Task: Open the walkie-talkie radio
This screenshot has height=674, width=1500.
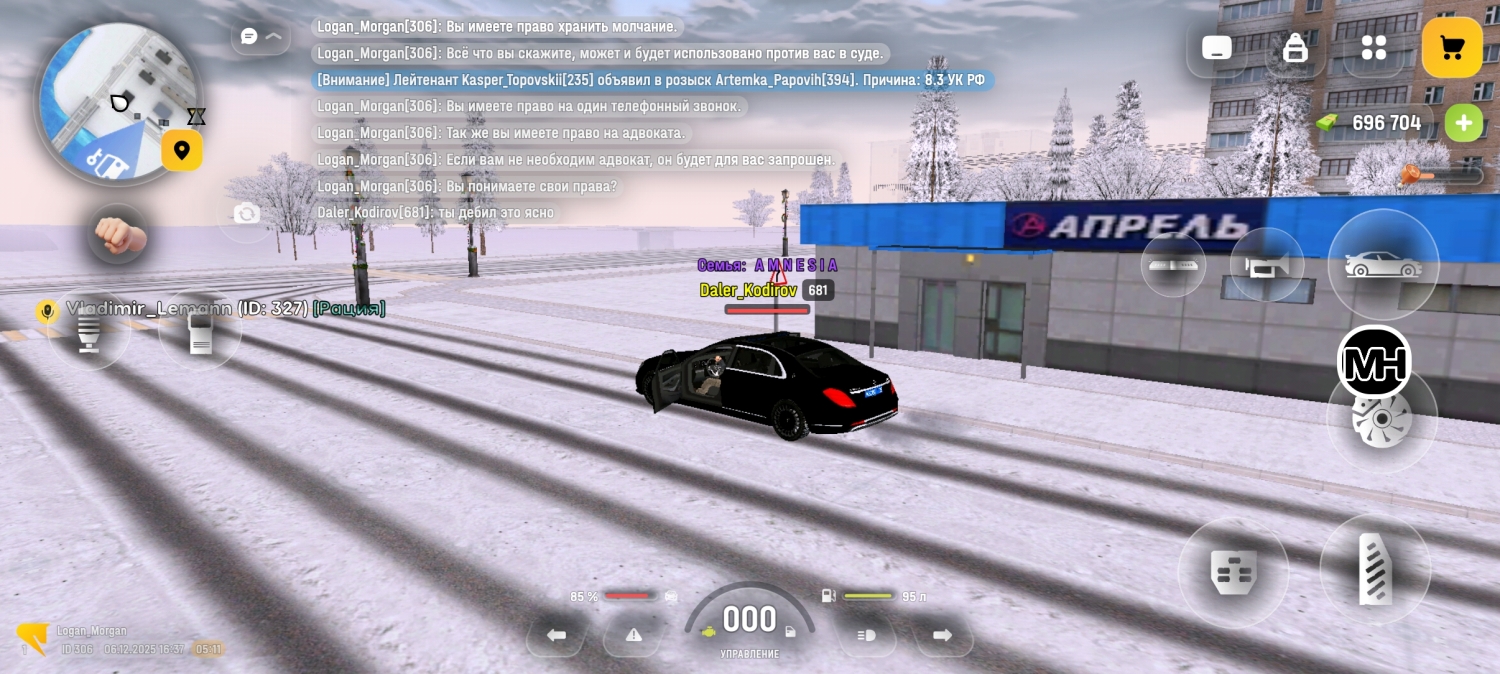Action: [200, 331]
